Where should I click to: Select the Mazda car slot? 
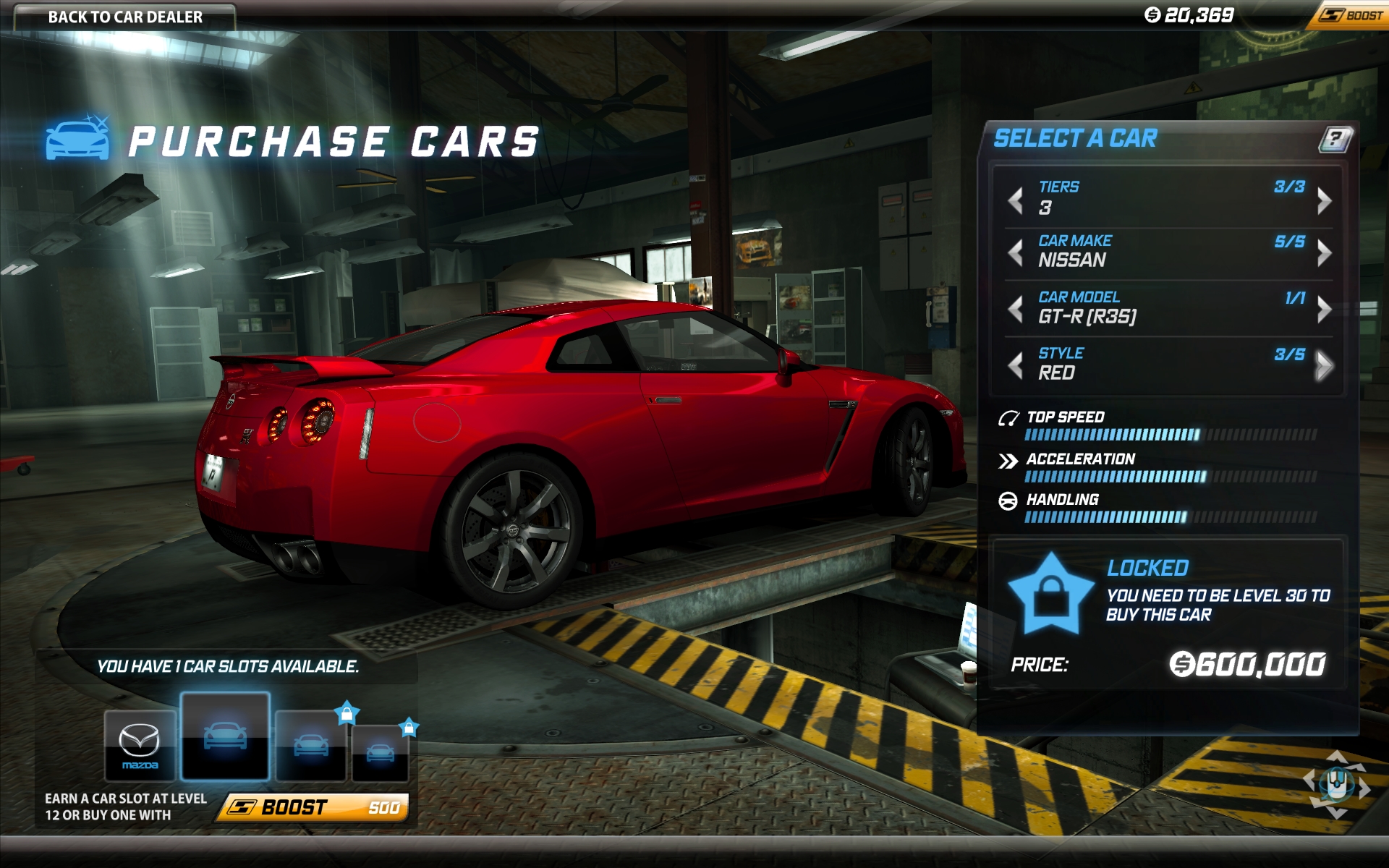coord(140,745)
